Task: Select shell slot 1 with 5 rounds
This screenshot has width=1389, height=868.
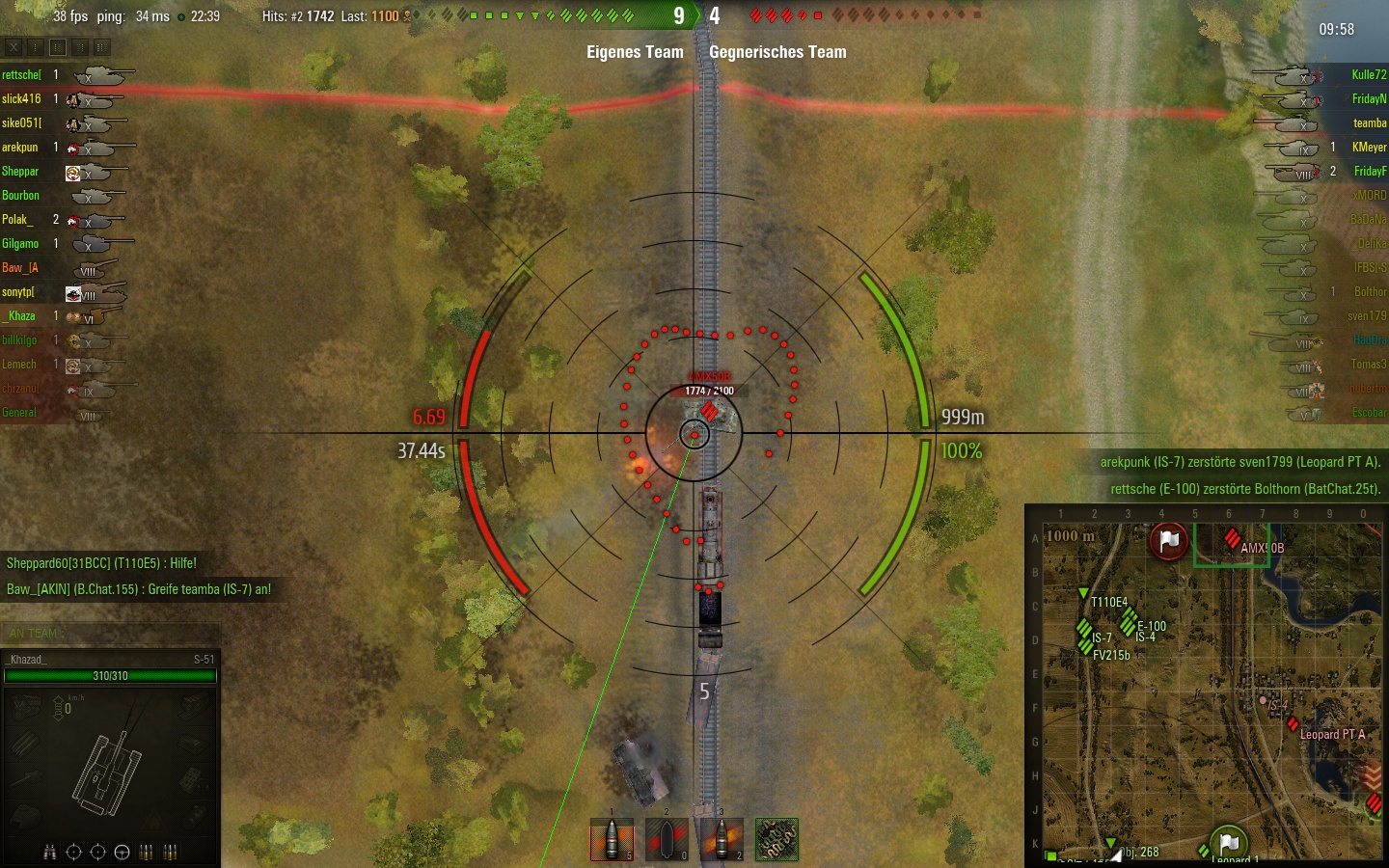Action: coord(612,839)
